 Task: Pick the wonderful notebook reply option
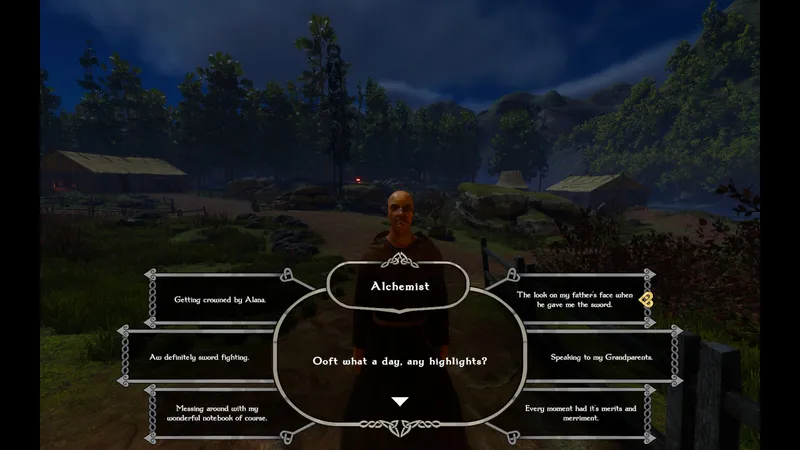coord(219,413)
